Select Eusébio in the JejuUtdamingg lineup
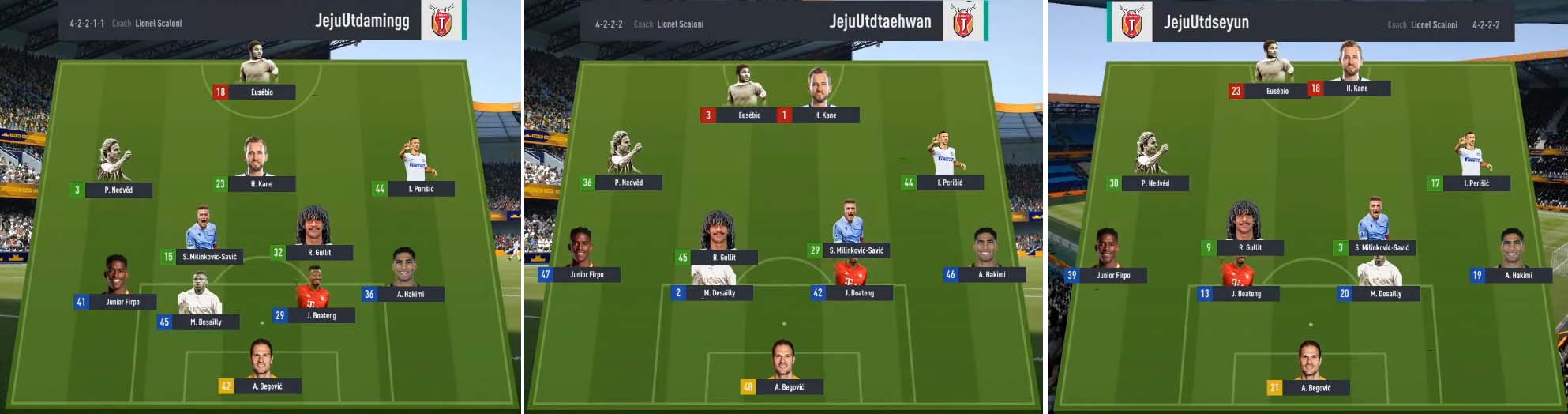Screen dimensions: 1568x414 click(x=261, y=92)
